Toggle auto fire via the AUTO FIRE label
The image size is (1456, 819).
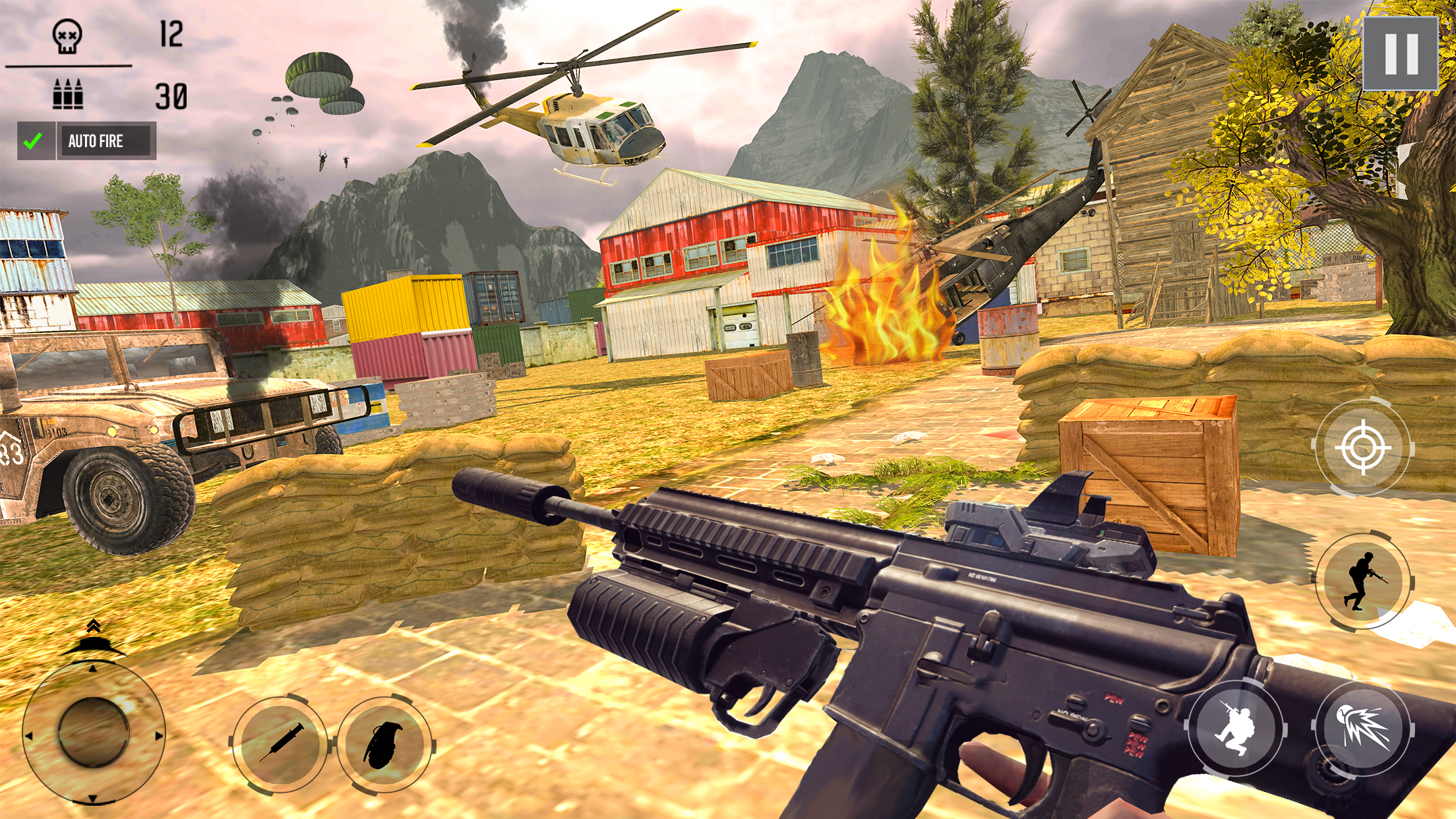pos(96,140)
